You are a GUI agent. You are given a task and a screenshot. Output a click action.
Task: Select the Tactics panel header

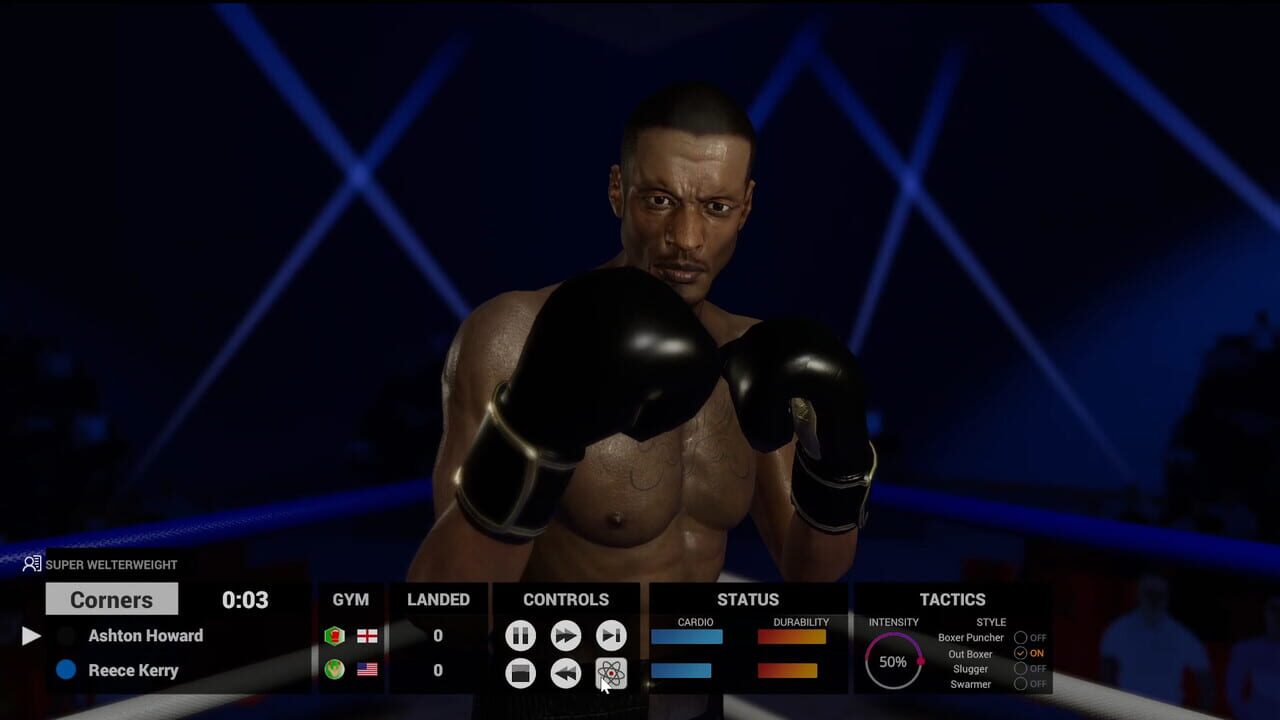click(x=953, y=599)
